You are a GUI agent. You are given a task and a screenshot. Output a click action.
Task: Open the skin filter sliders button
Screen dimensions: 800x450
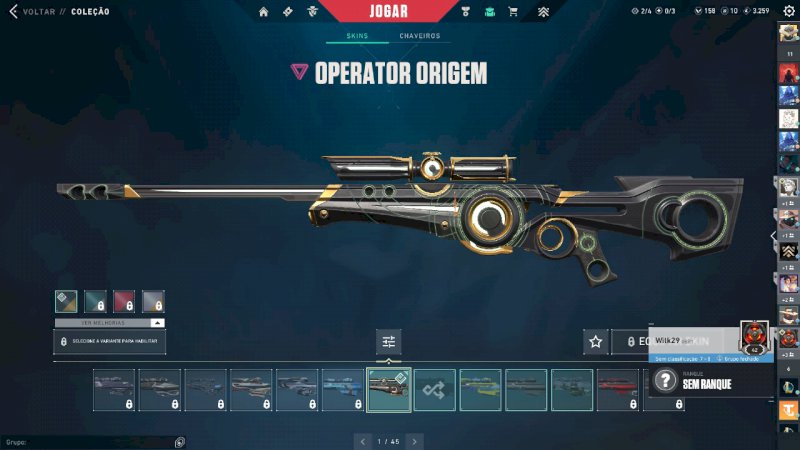(389, 342)
